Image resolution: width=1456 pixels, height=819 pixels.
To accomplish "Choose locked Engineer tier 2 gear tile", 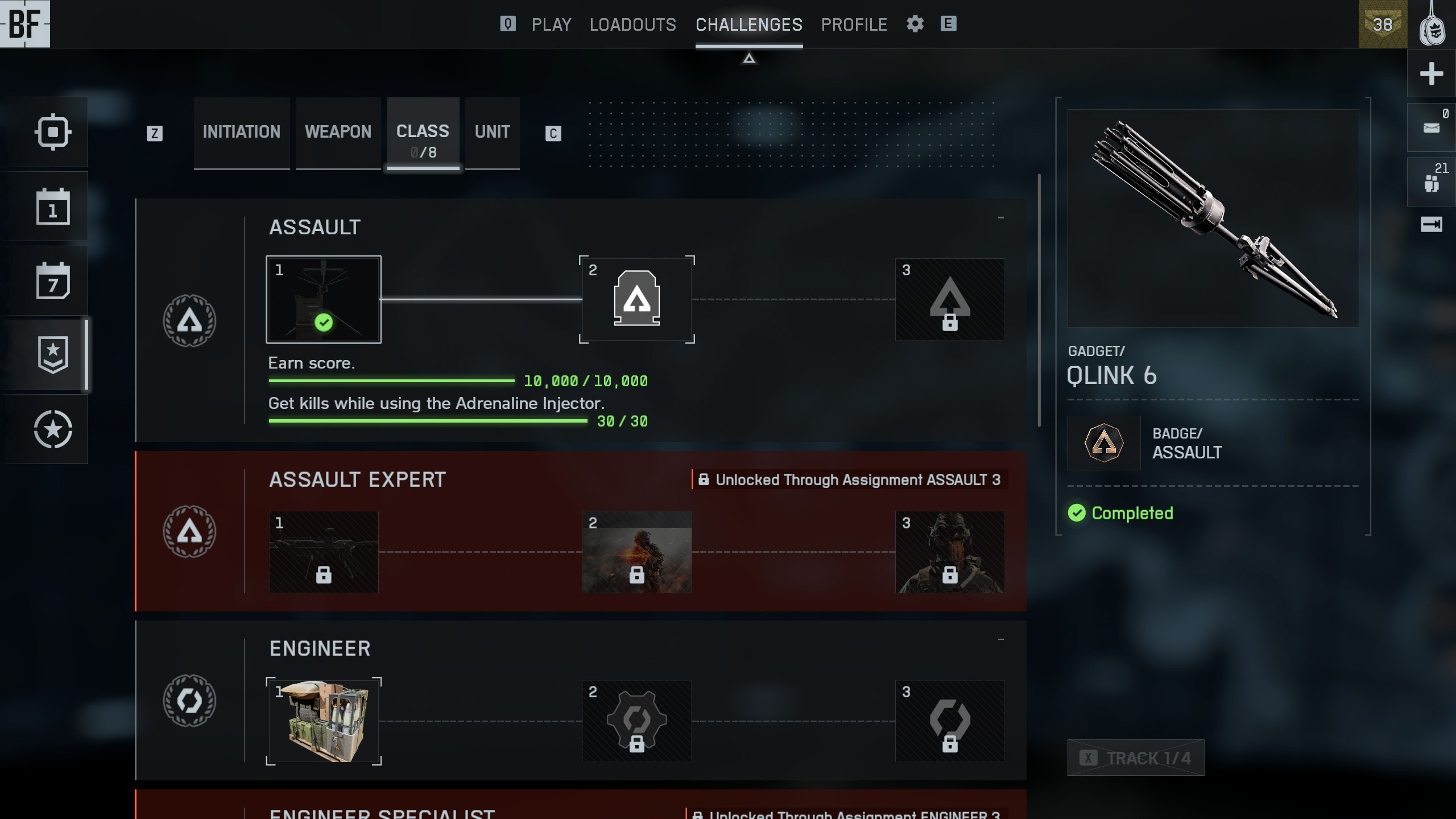I will 636,721.
